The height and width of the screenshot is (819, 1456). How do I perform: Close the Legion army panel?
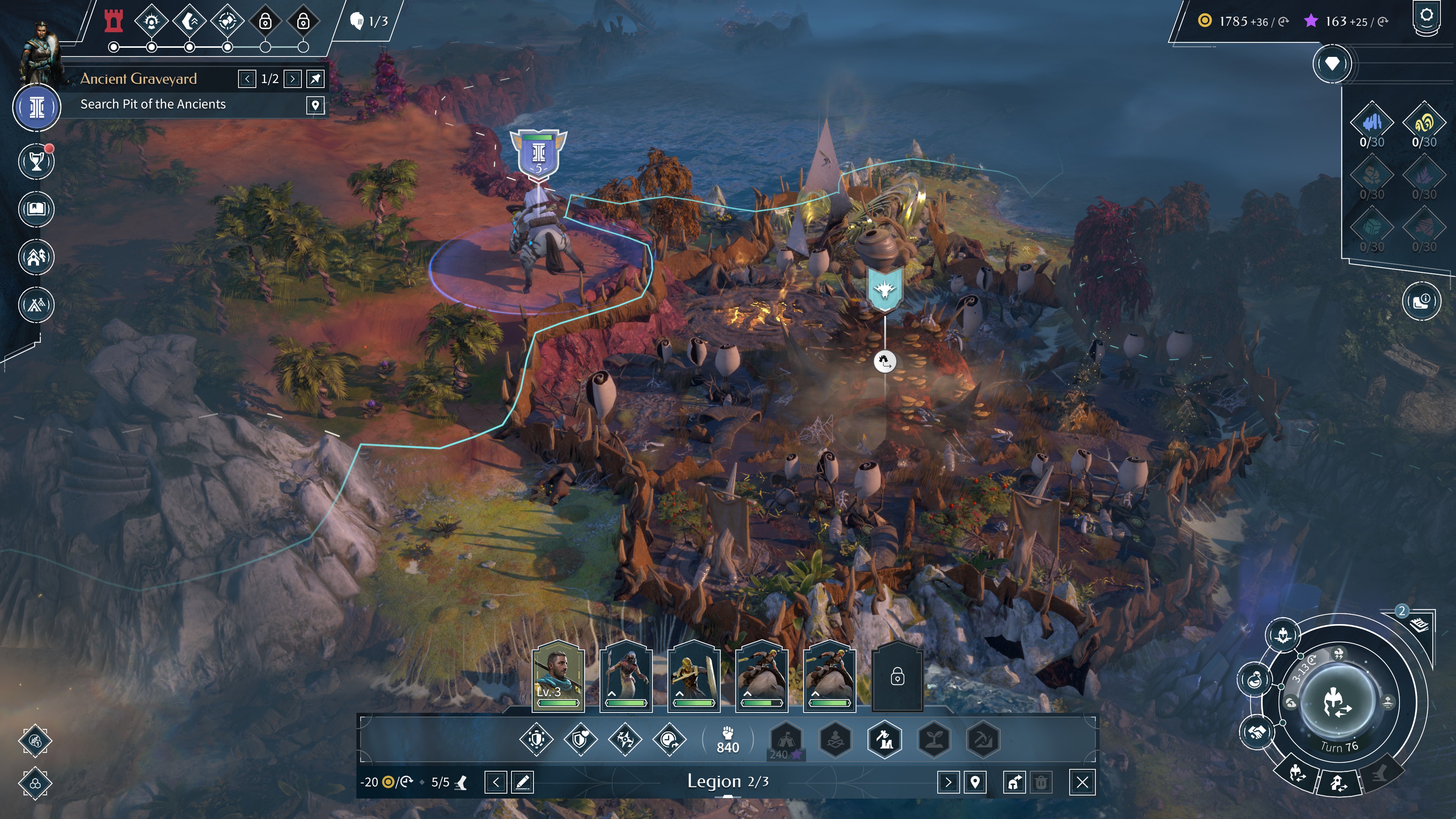pyautogui.click(x=1082, y=782)
